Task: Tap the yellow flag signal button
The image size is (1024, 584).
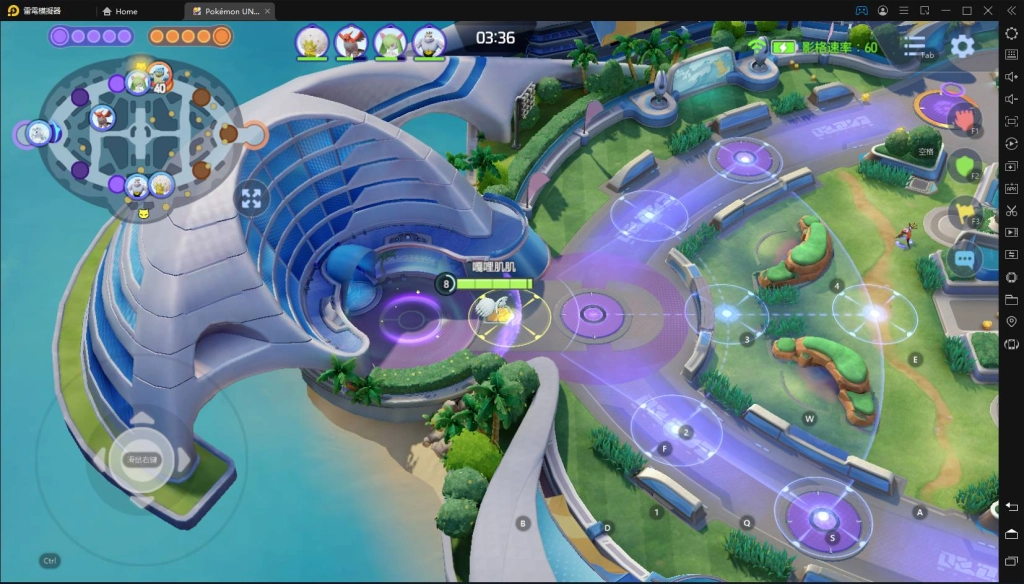Action: pos(962,212)
